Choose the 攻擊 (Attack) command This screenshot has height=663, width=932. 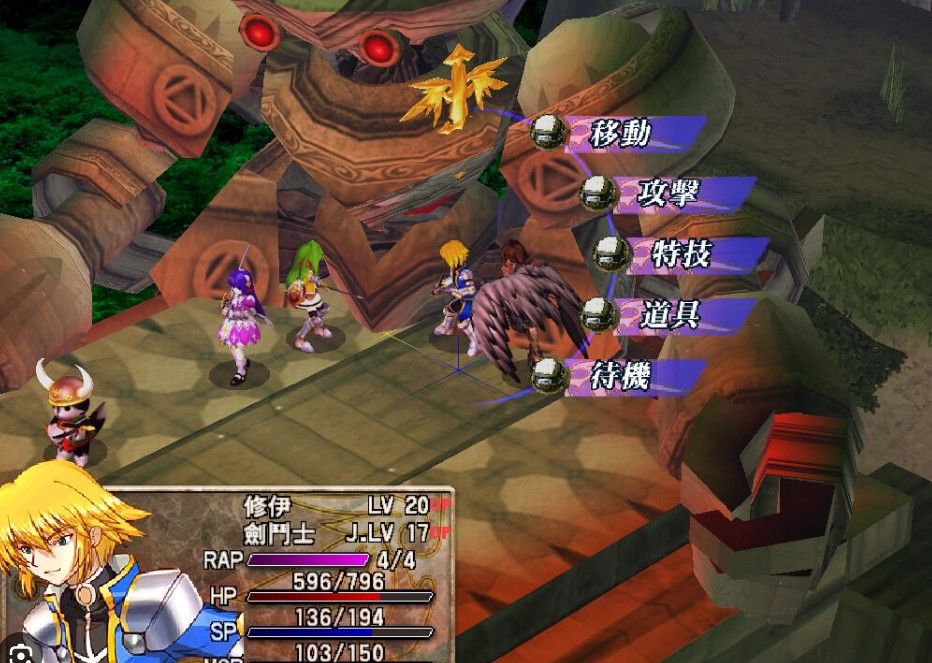pos(668,193)
